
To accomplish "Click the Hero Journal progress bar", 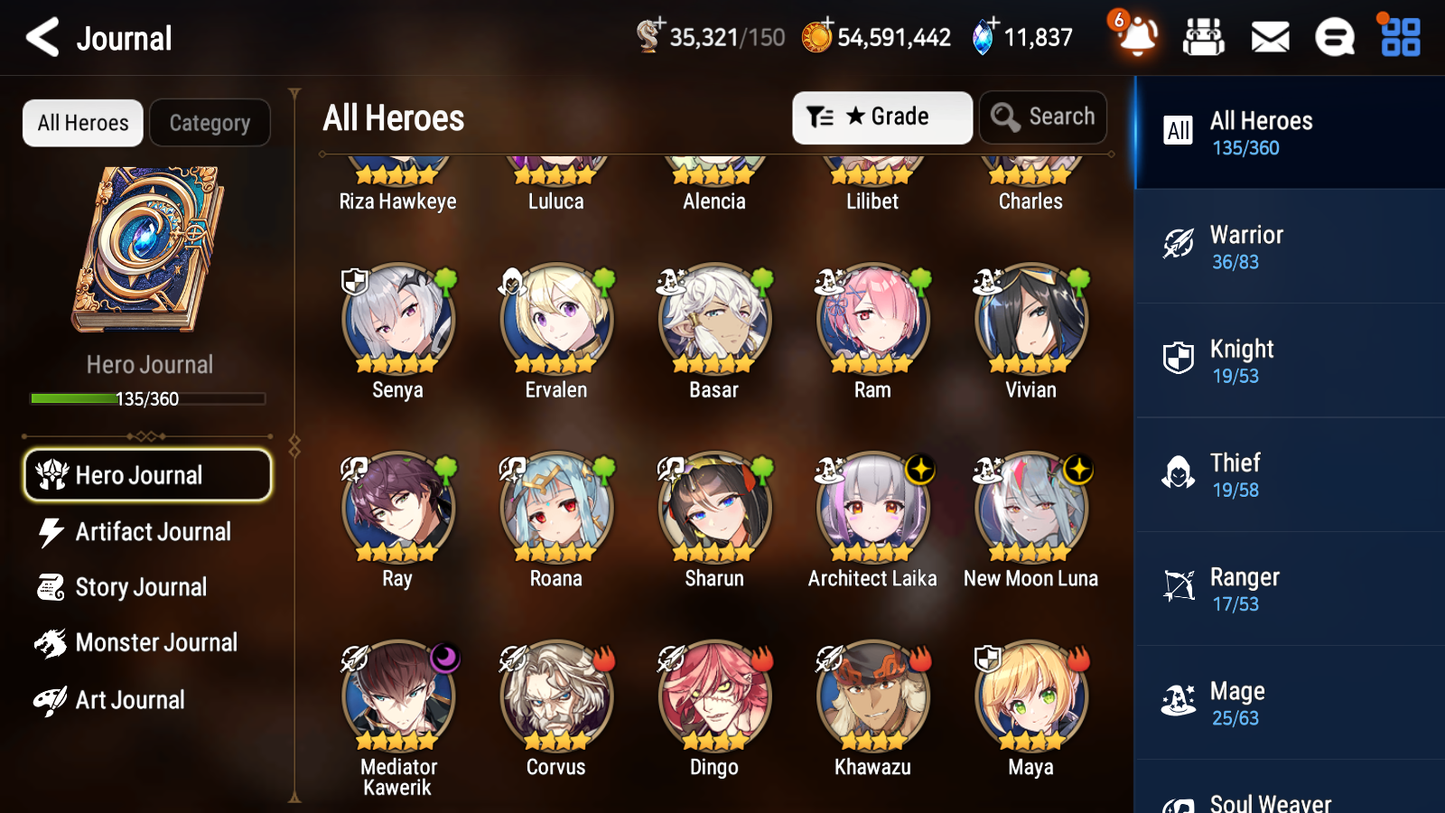I will click(149, 398).
